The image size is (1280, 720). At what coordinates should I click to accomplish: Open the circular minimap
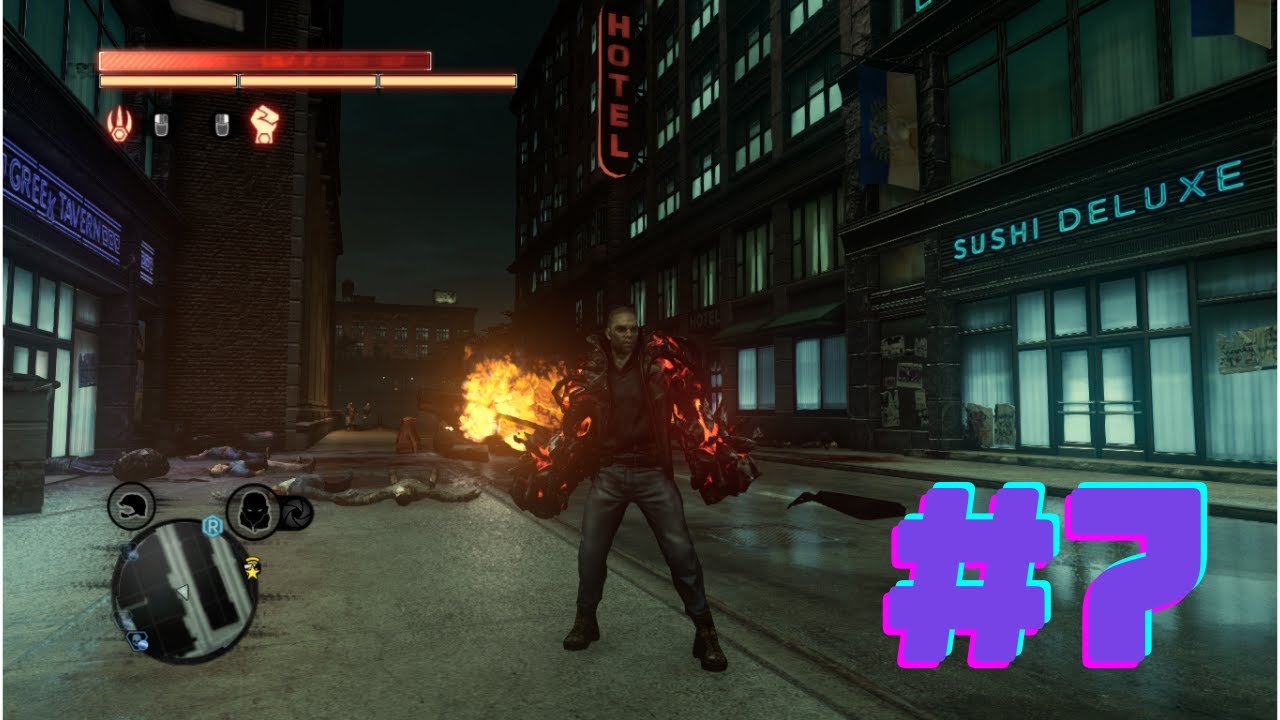184,591
